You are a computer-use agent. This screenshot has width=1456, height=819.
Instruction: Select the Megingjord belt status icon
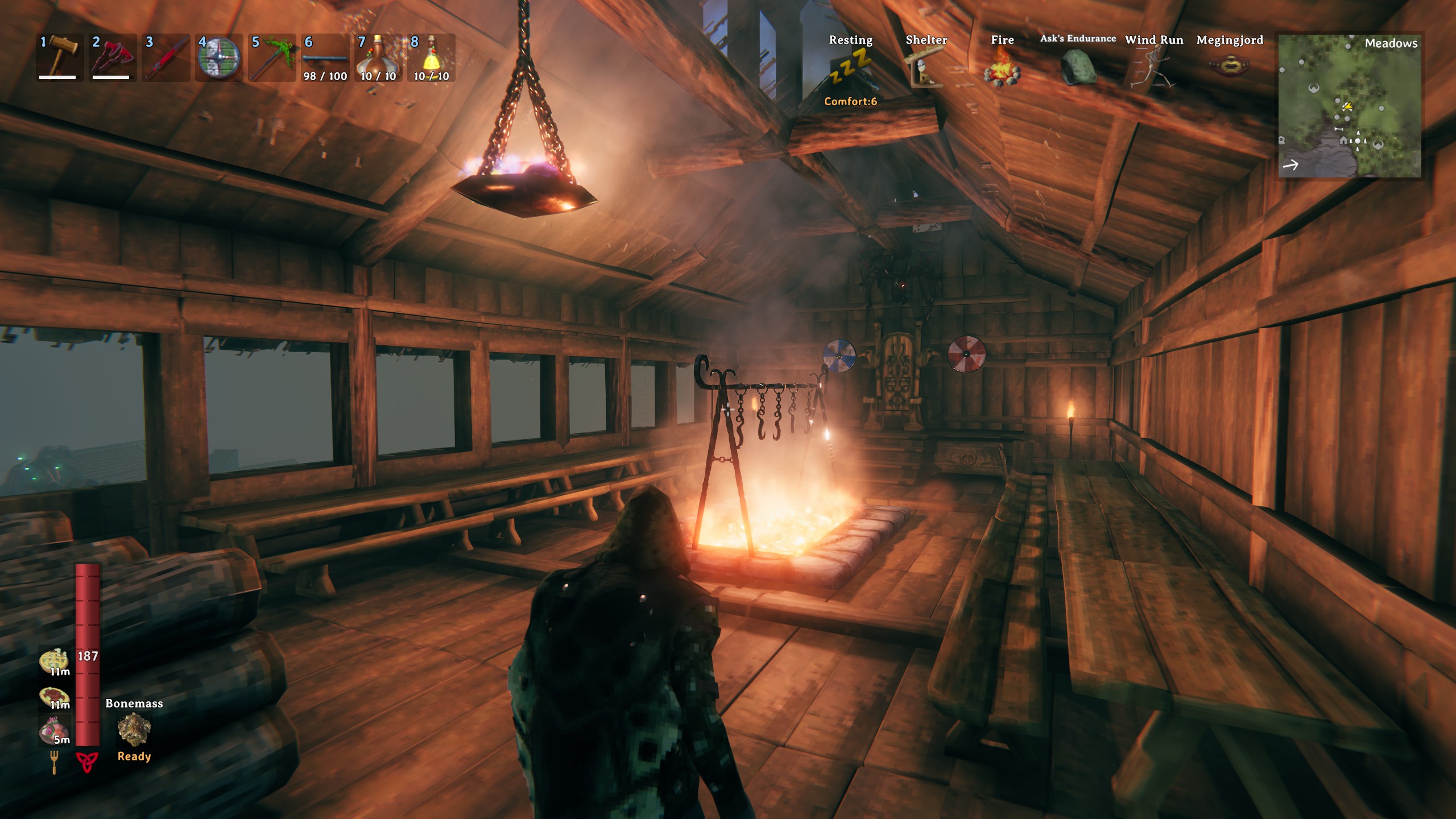[x=1230, y=67]
